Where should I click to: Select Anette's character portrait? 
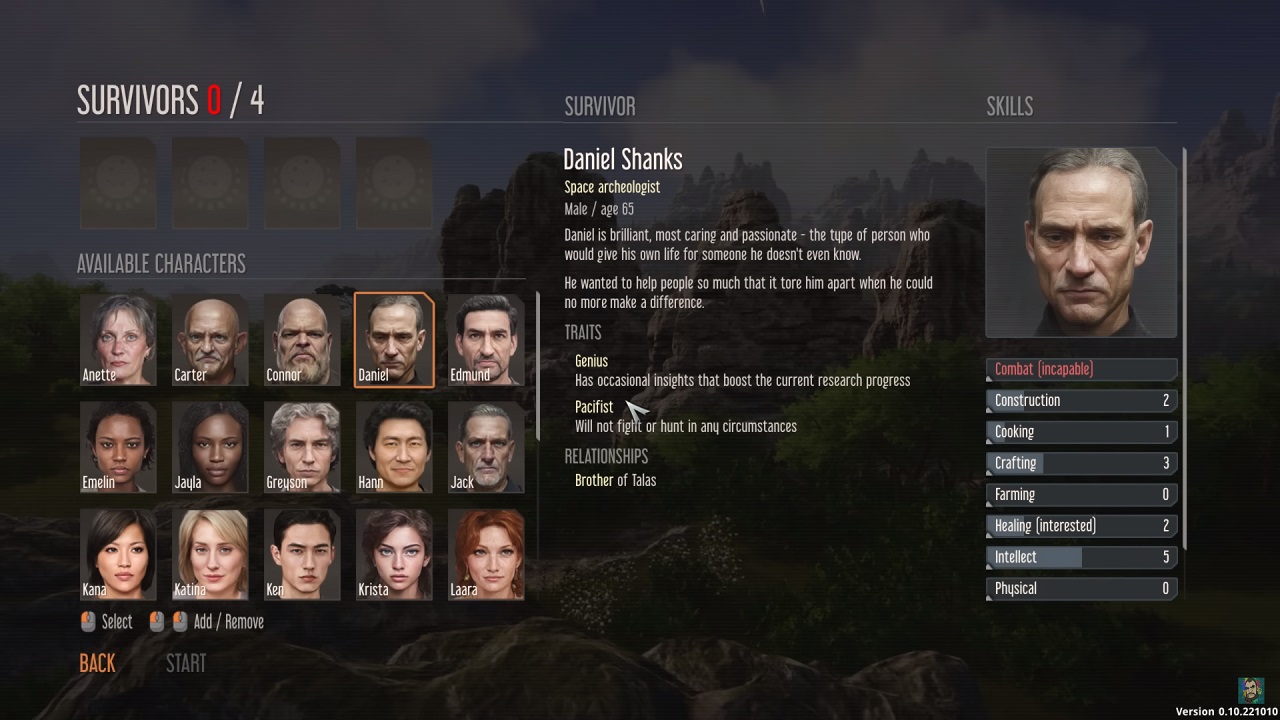tap(118, 339)
